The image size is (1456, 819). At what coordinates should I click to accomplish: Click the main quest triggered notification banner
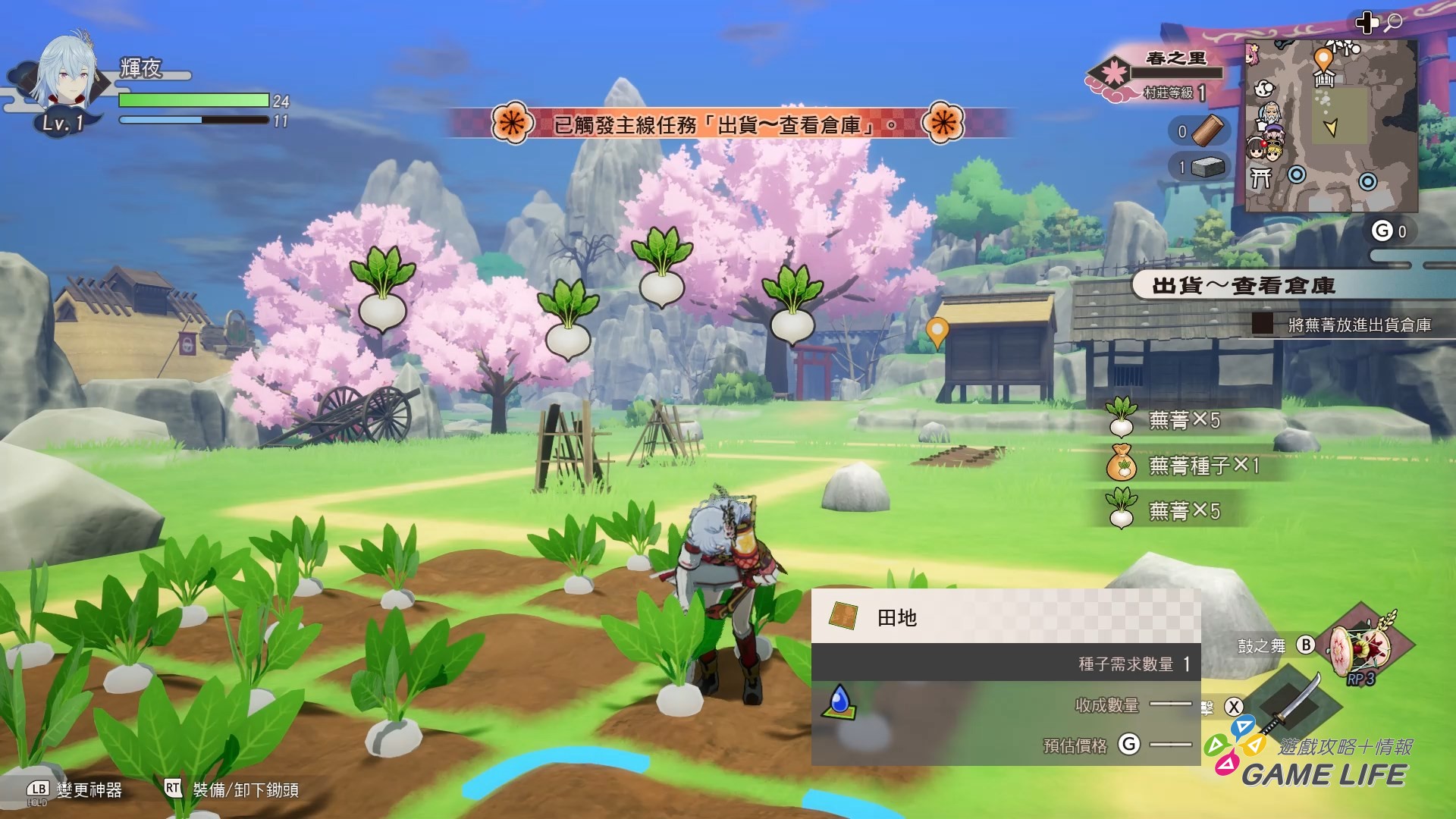[x=726, y=124]
